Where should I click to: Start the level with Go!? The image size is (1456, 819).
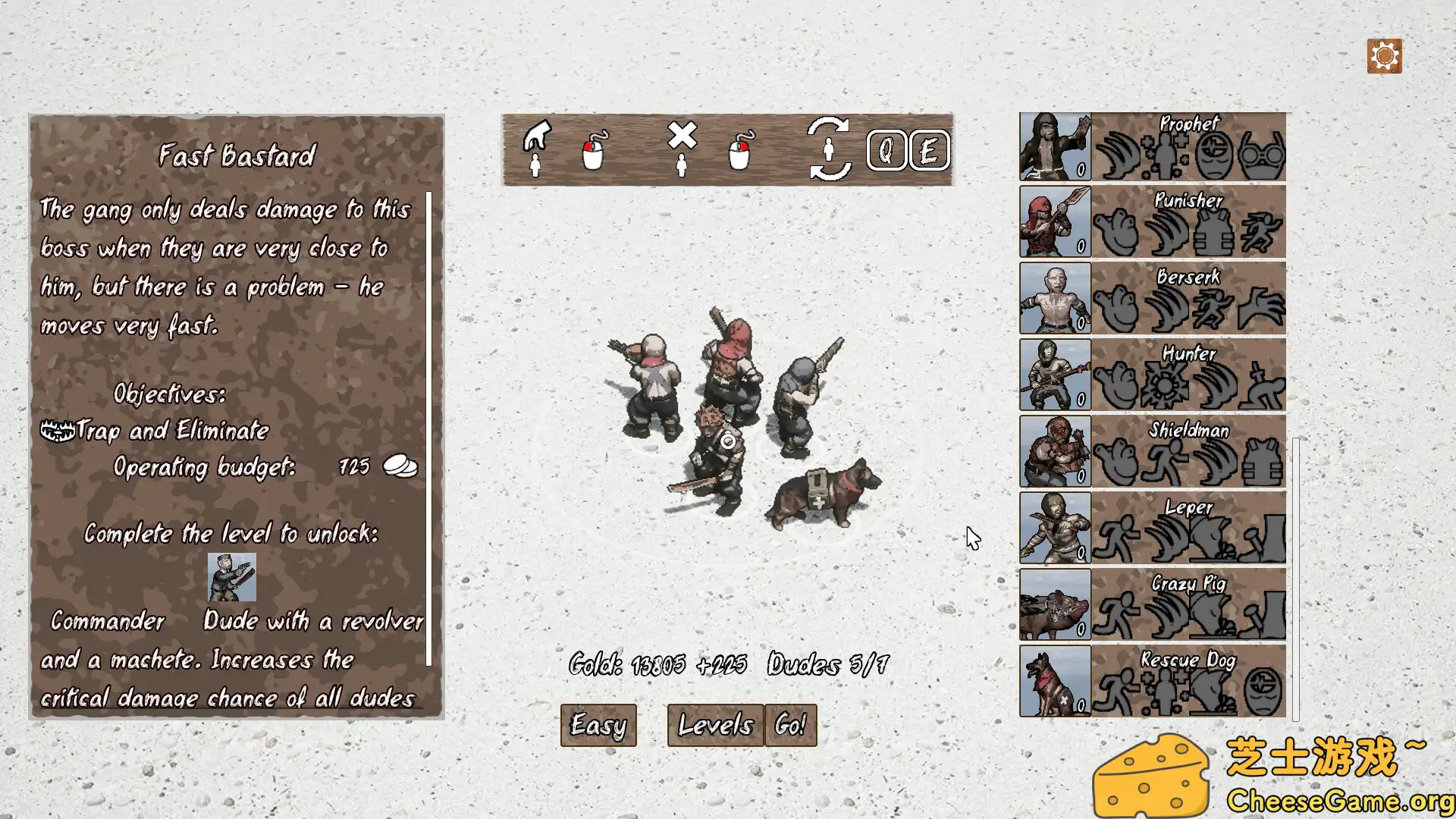click(790, 725)
